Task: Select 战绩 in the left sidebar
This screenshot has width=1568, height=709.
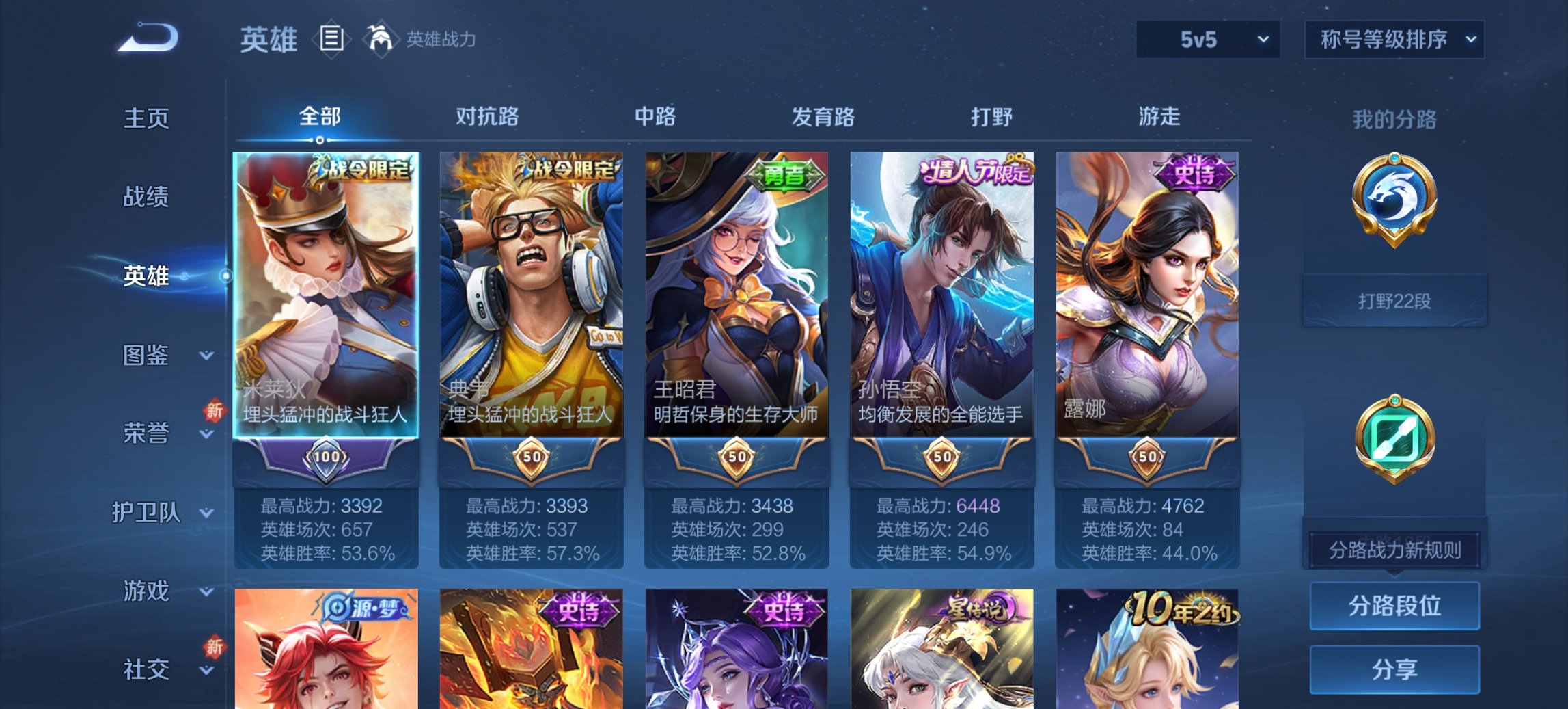Action: pyautogui.click(x=146, y=197)
